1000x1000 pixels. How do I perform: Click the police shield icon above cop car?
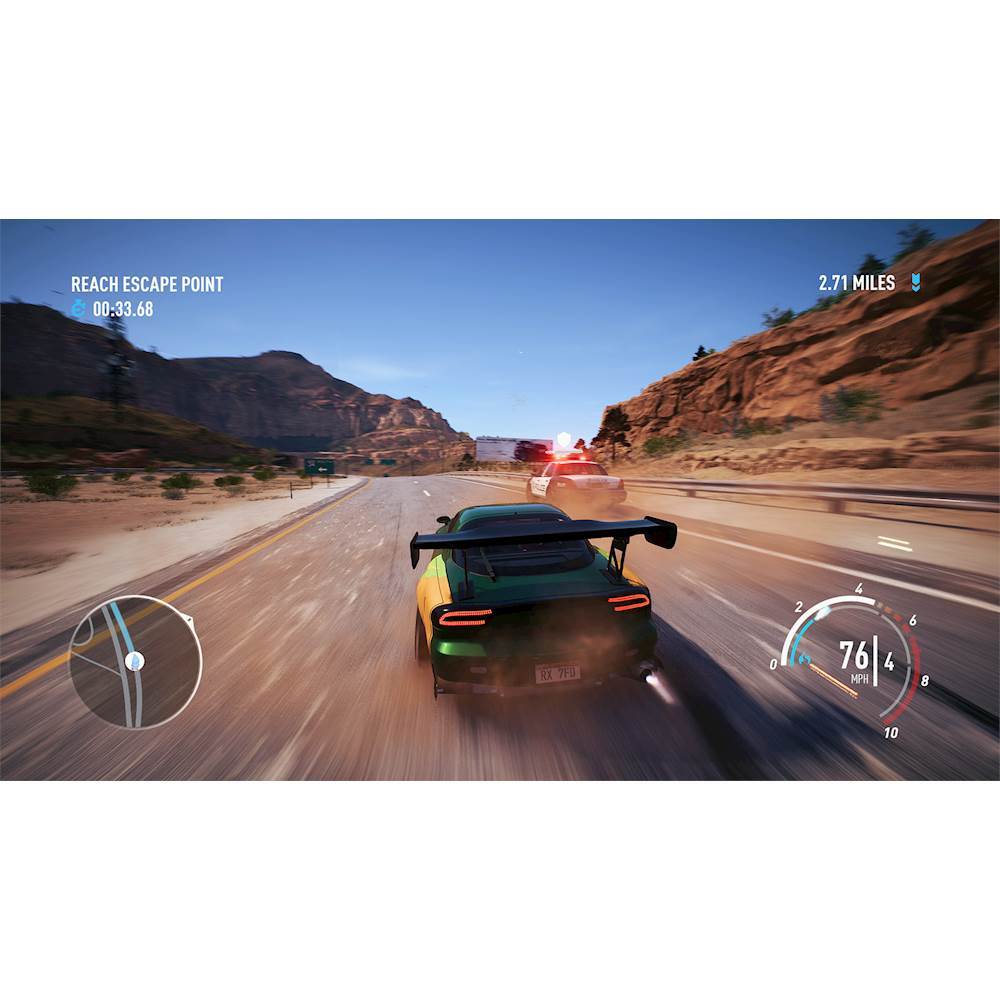[x=564, y=439]
